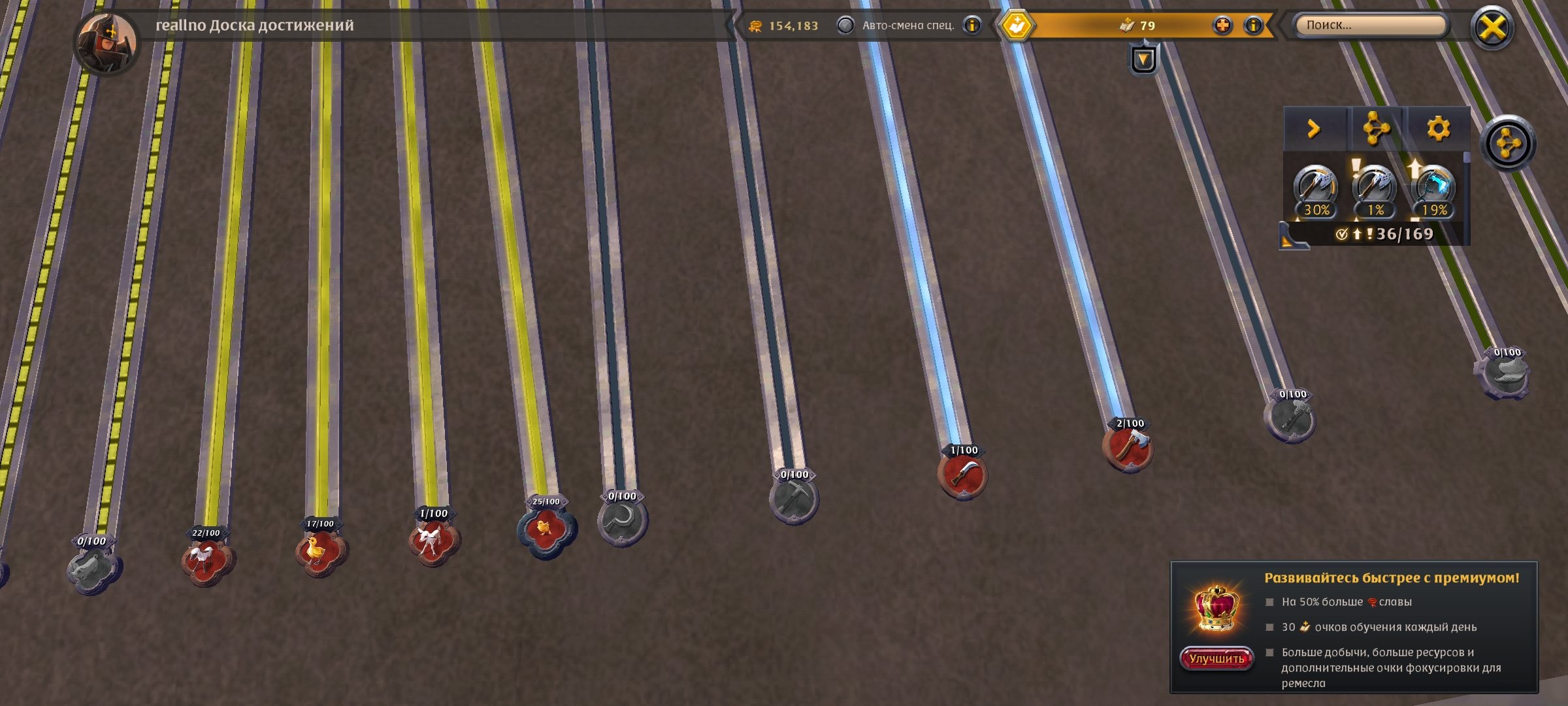The height and width of the screenshot is (706, 1568).
Task: Select the grey sickle node at 0/100
Action: coord(622,522)
